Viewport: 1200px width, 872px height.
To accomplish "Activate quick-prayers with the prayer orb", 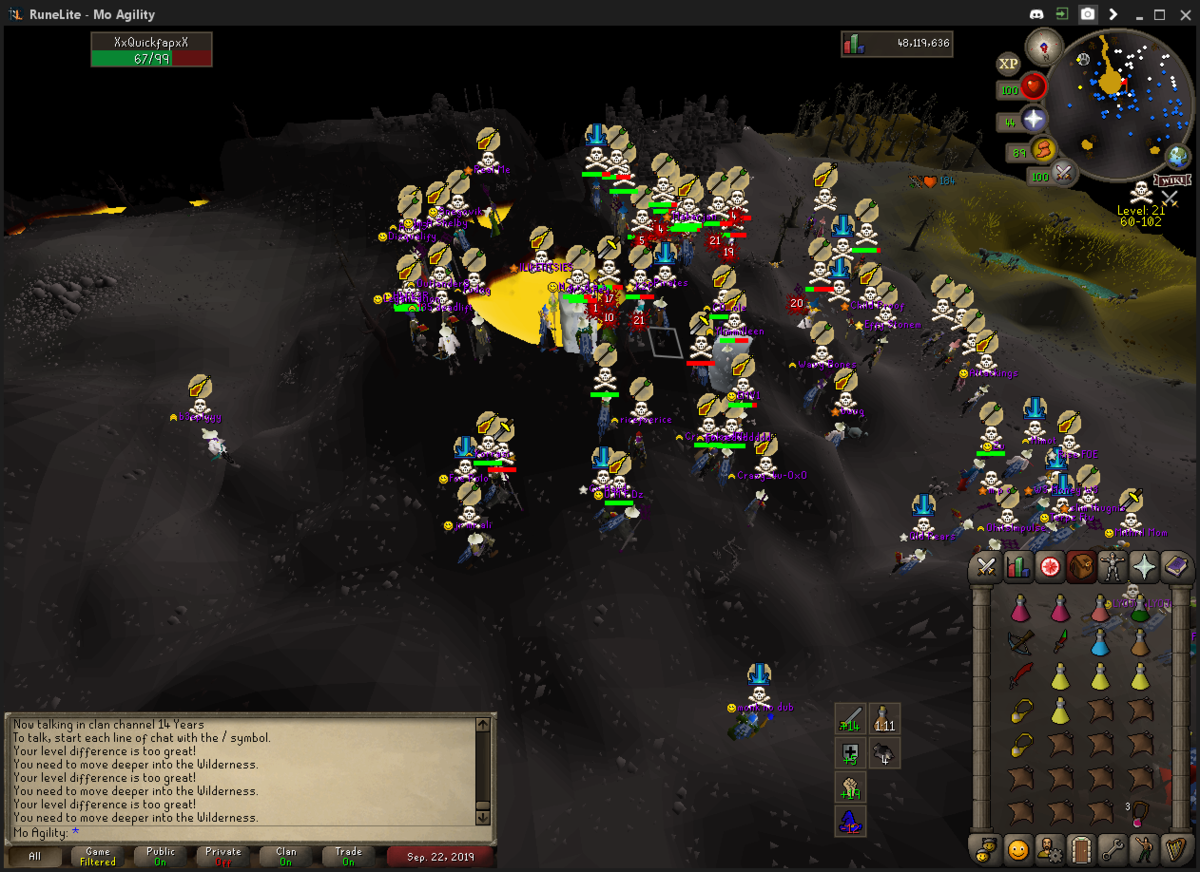I will (x=1034, y=120).
